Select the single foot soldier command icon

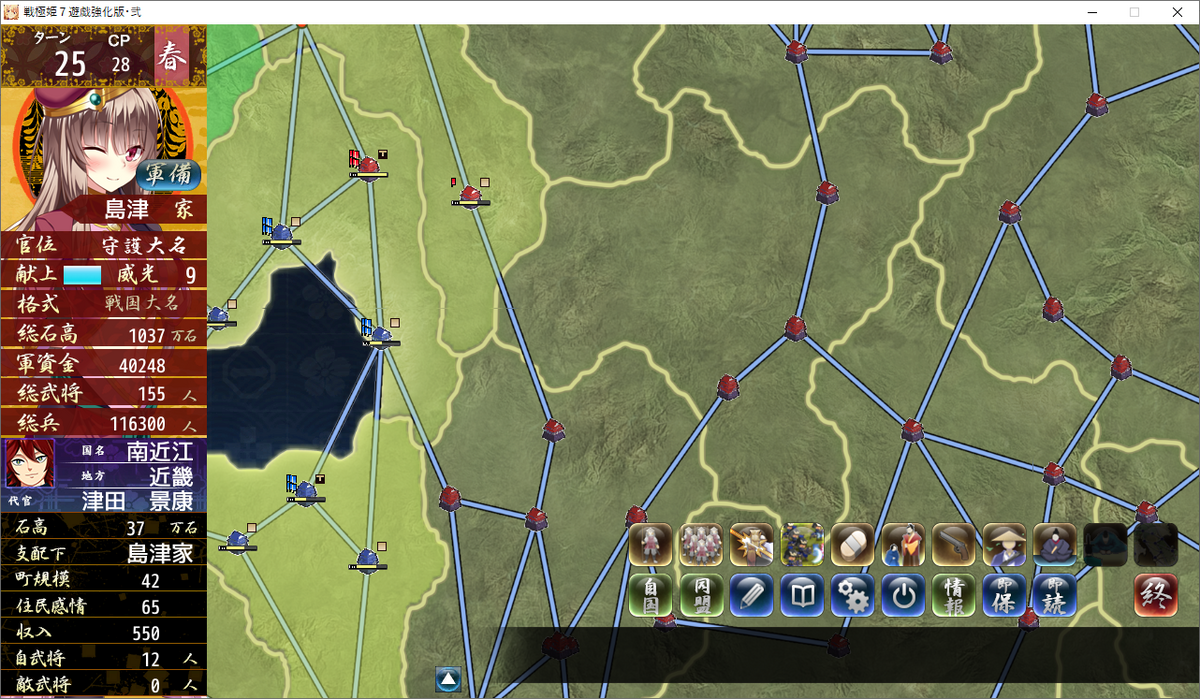[x=650, y=545]
